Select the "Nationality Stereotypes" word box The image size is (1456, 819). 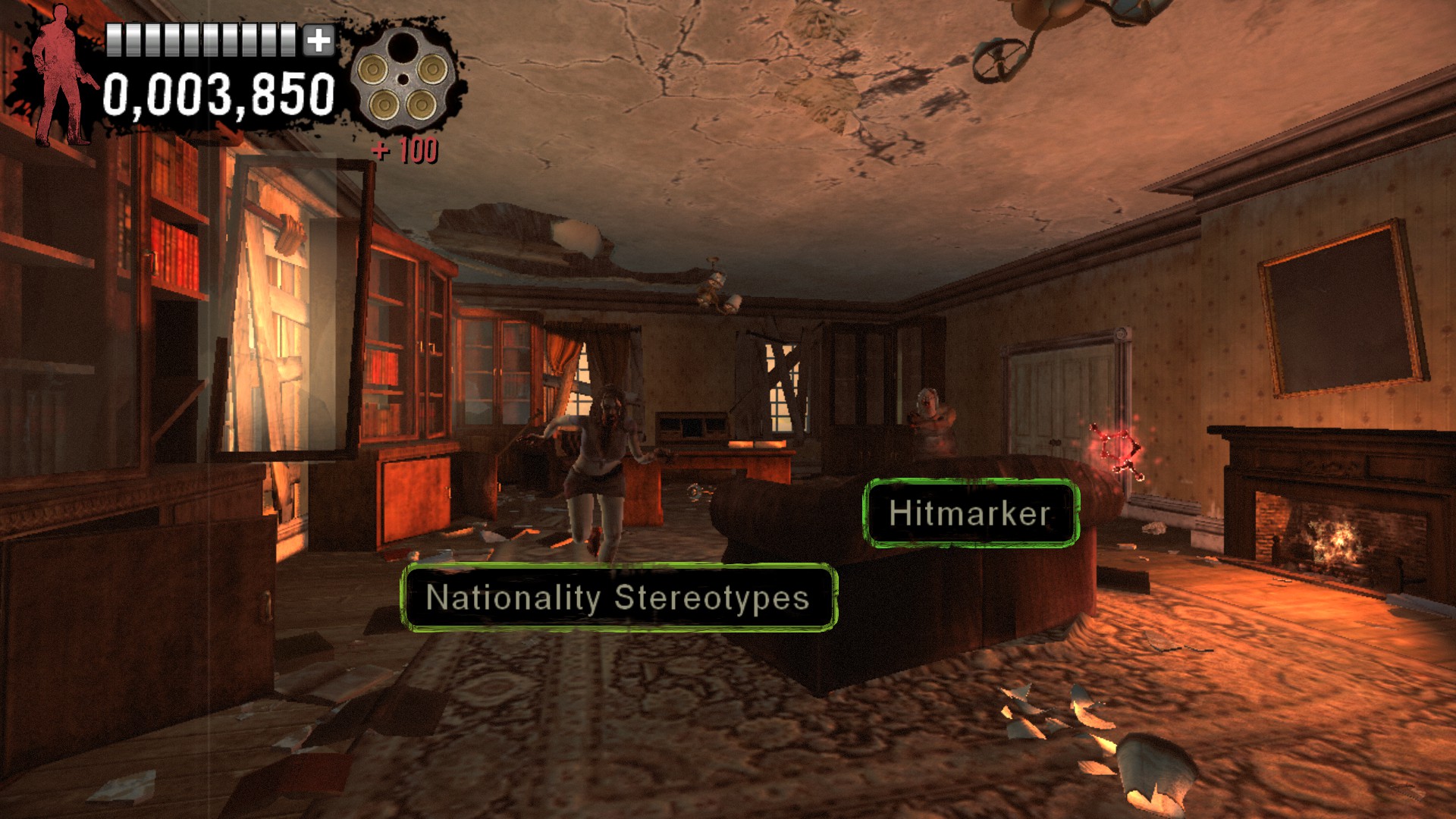point(618,598)
